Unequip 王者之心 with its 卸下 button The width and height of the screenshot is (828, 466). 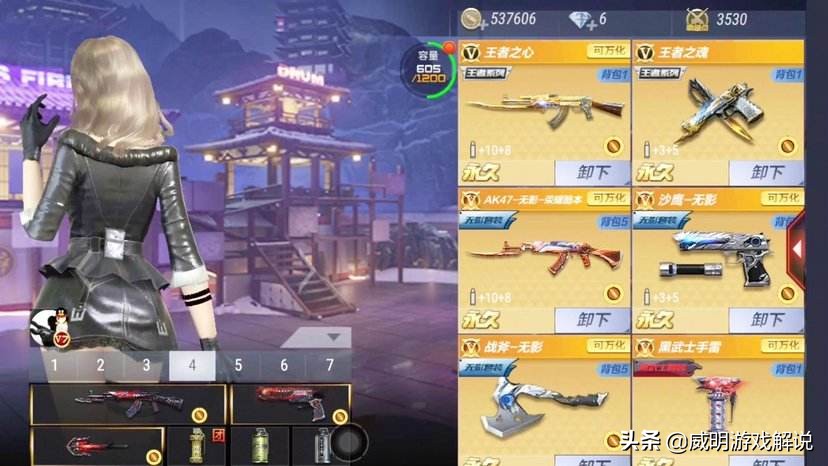click(x=592, y=172)
